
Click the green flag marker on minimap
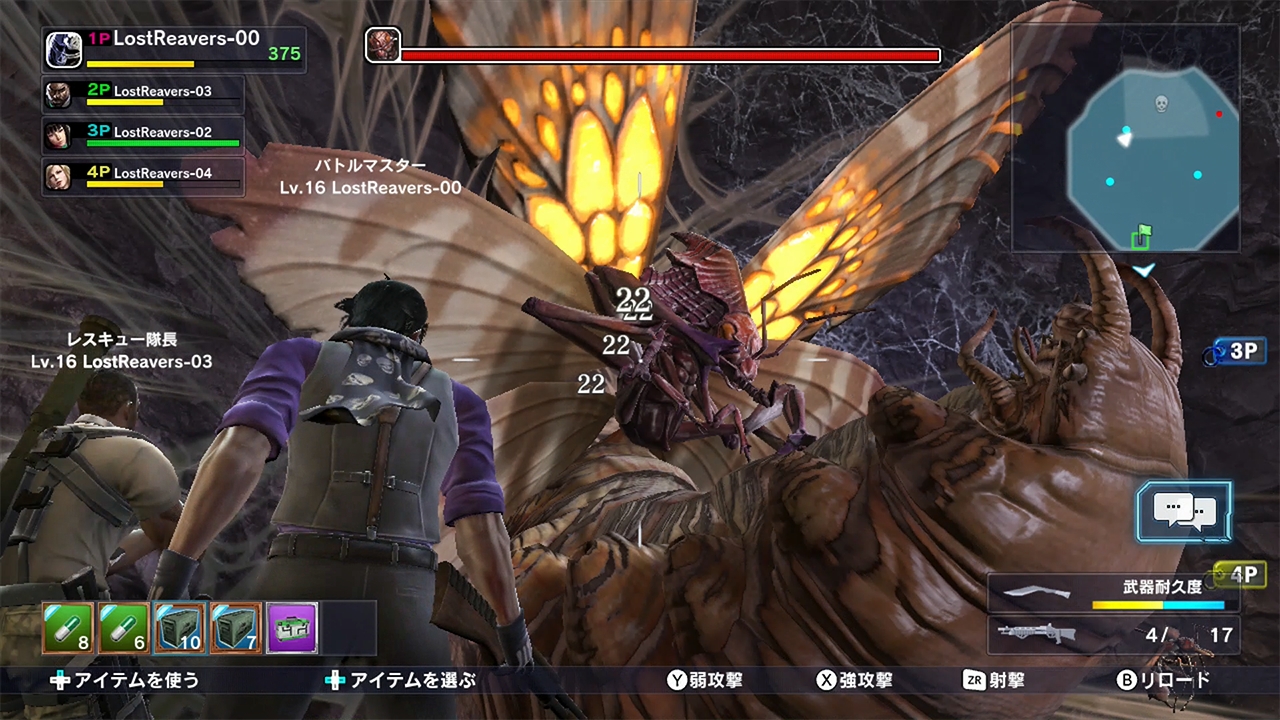click(x=1141, y=236)
